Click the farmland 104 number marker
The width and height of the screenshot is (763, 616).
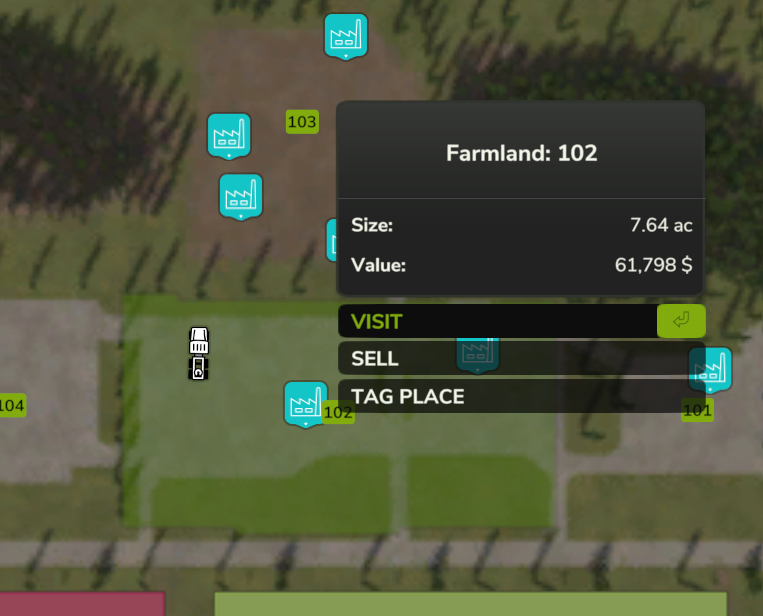[x=11, y=405]
